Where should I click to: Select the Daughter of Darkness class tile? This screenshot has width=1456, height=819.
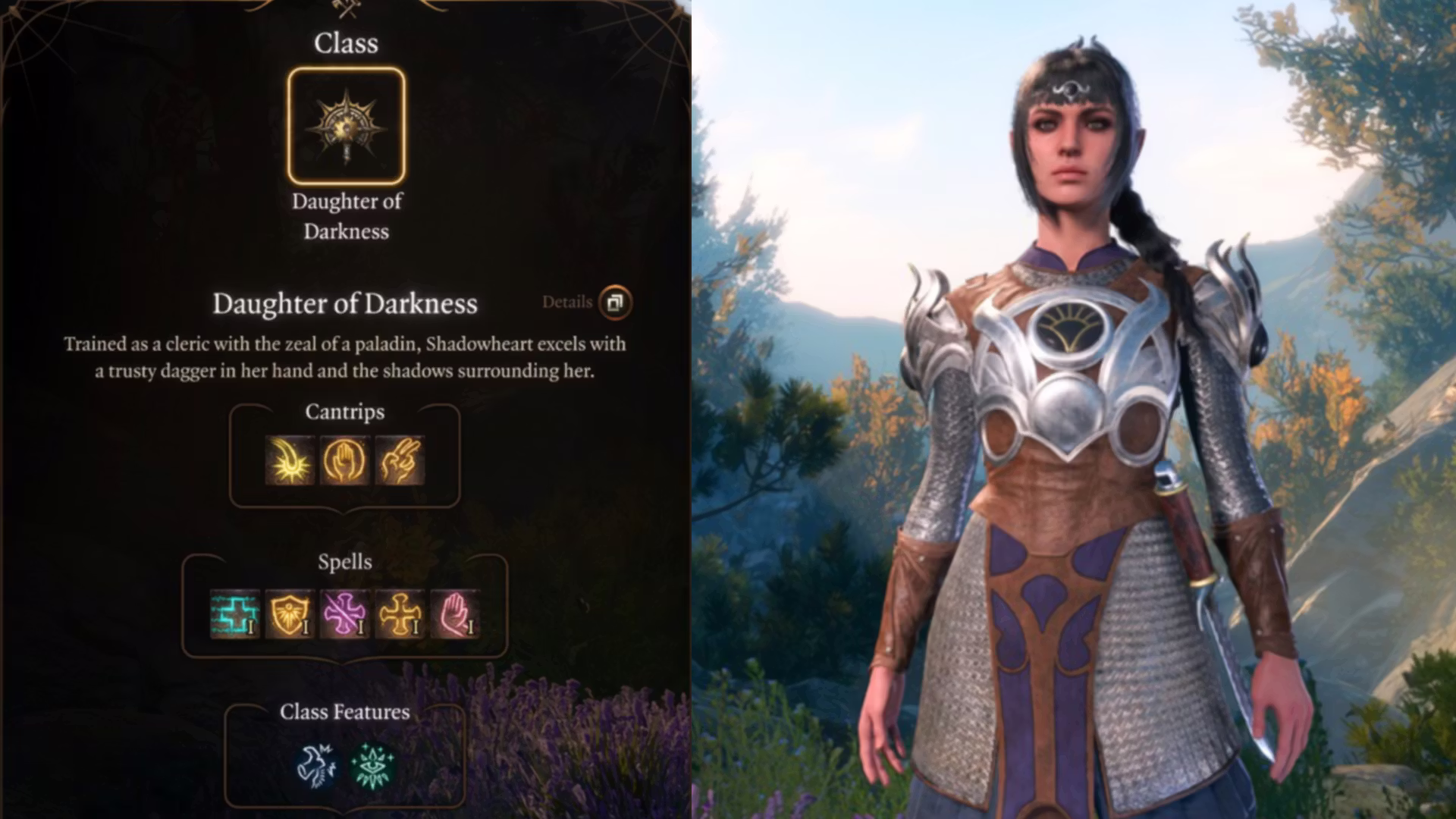coord(347,127)
